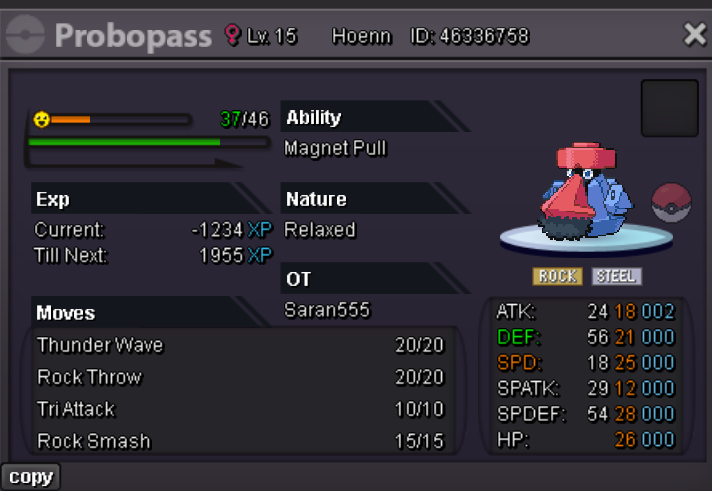Click the Poké Ball icon beside Probopass

(x=671, y=203)
